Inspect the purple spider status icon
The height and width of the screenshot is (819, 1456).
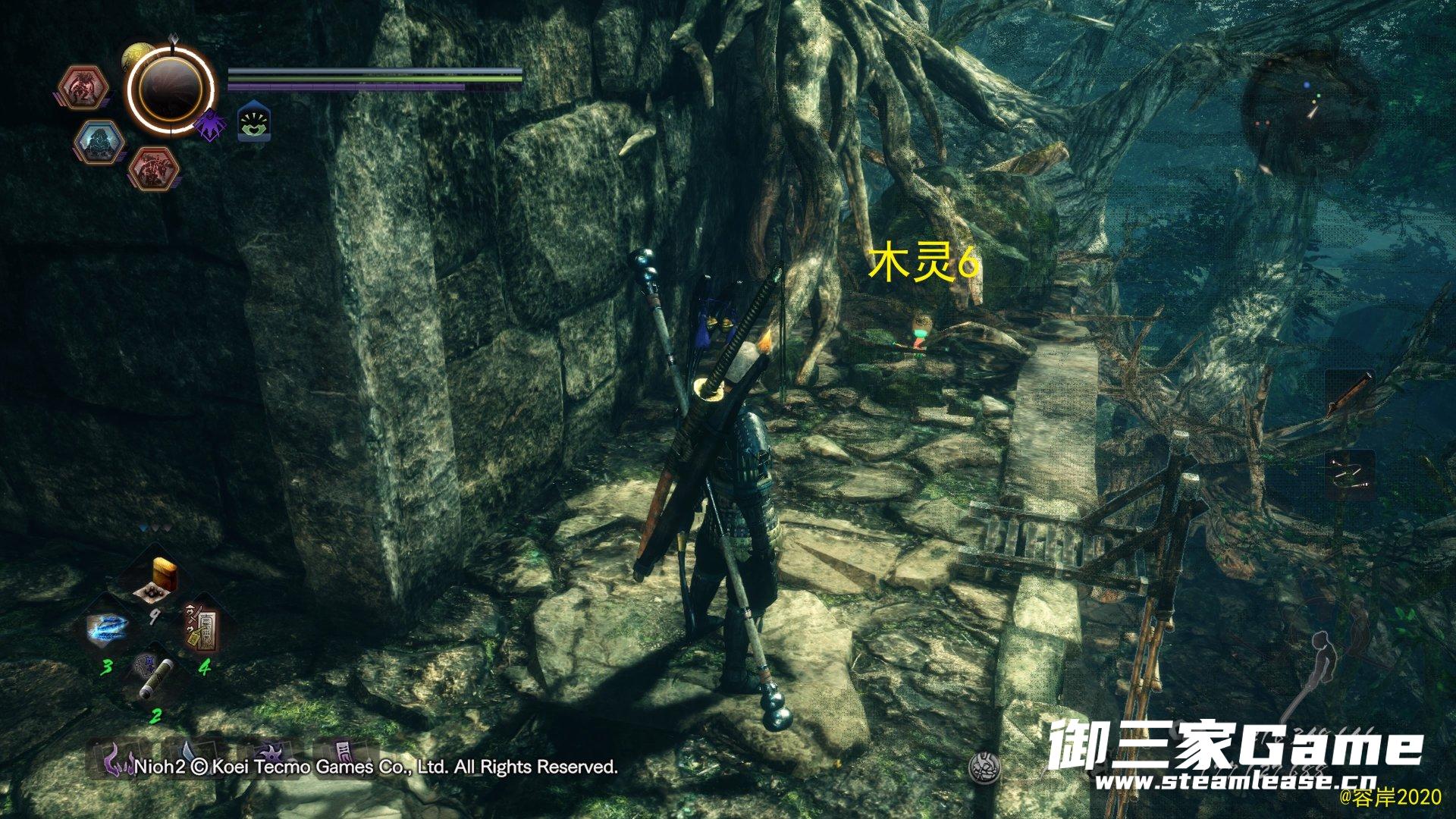click(x=209, y=126)
